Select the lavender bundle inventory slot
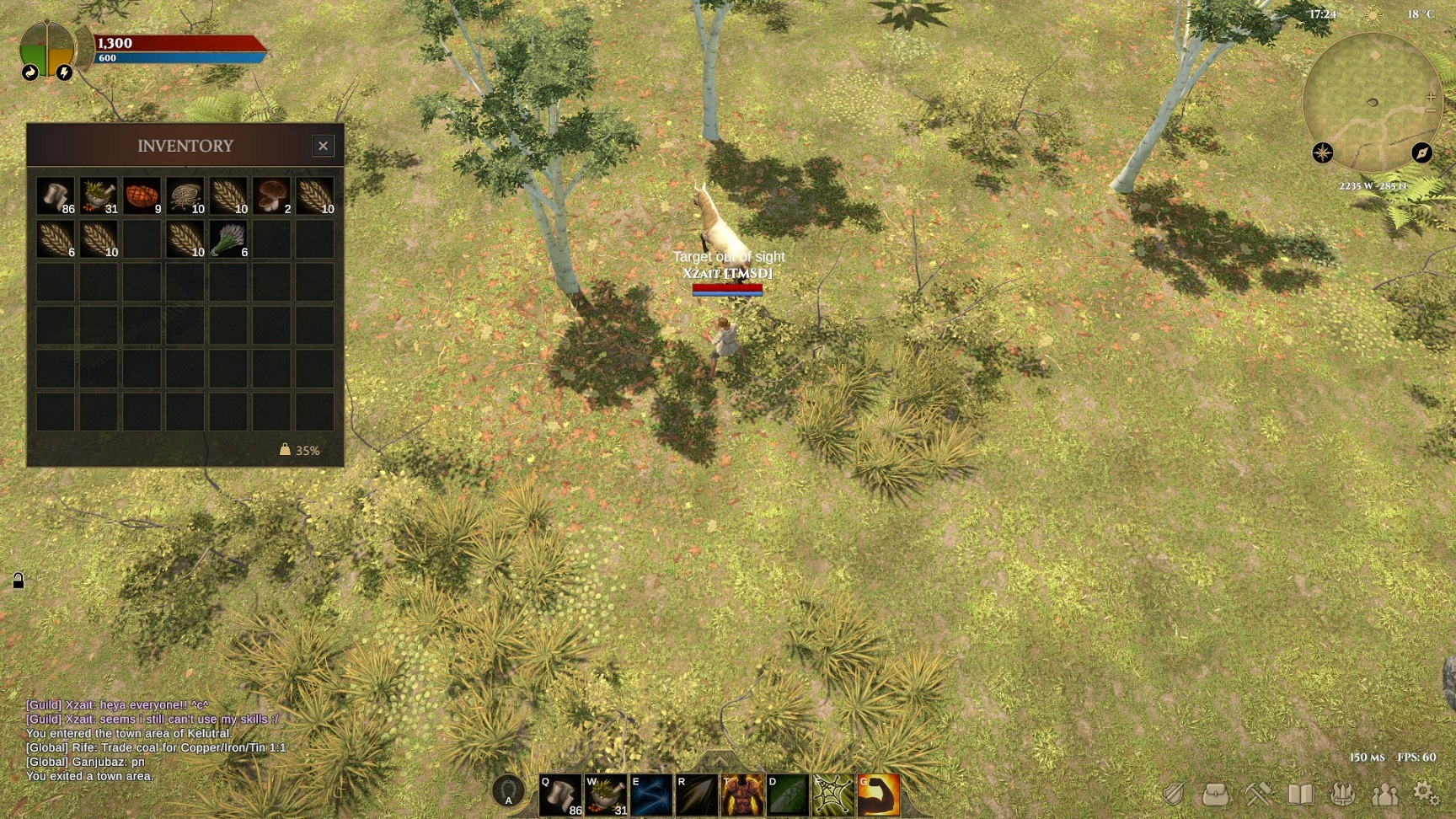 click(228, 240)
